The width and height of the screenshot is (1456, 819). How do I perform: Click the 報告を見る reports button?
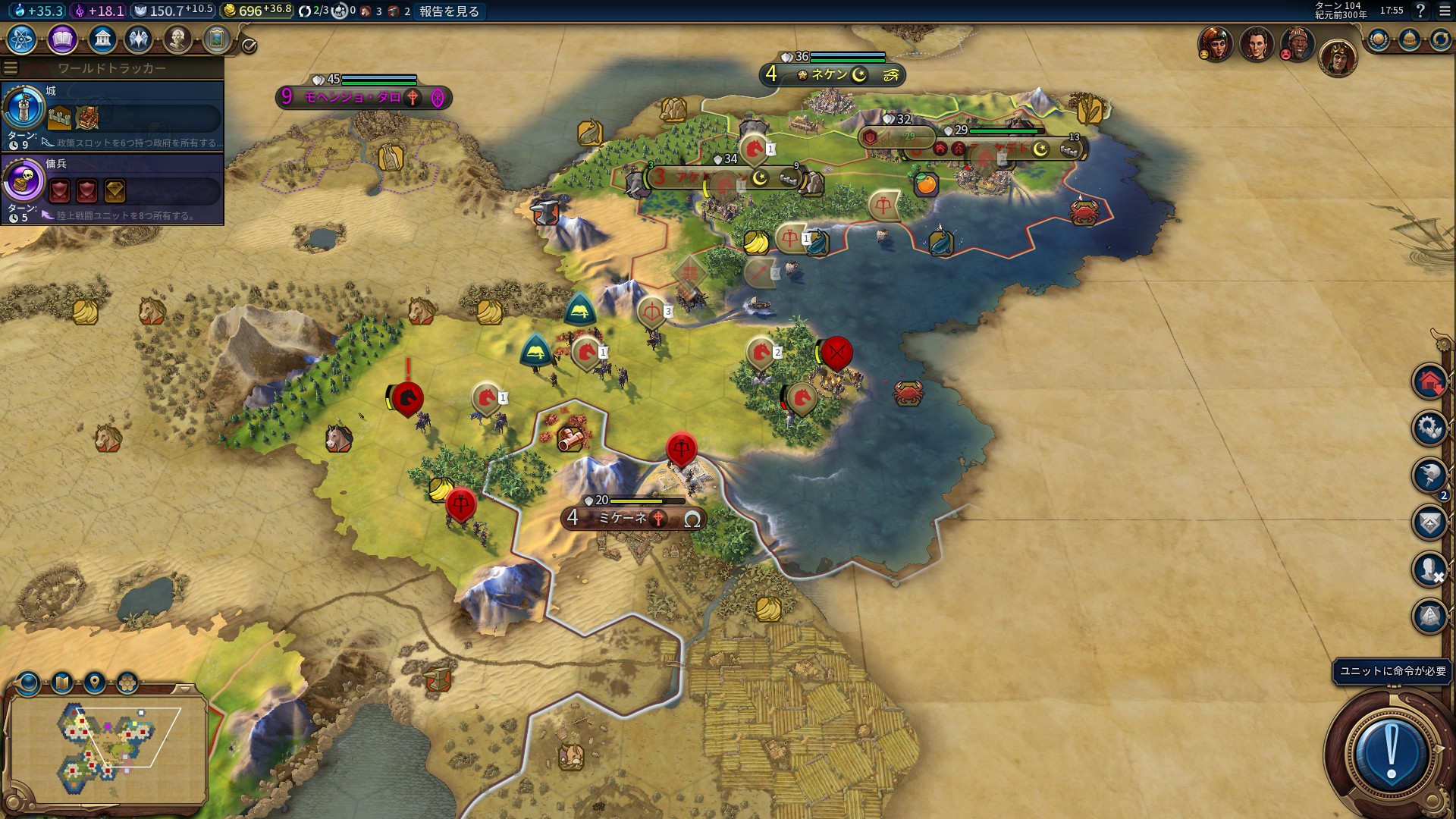449,11
